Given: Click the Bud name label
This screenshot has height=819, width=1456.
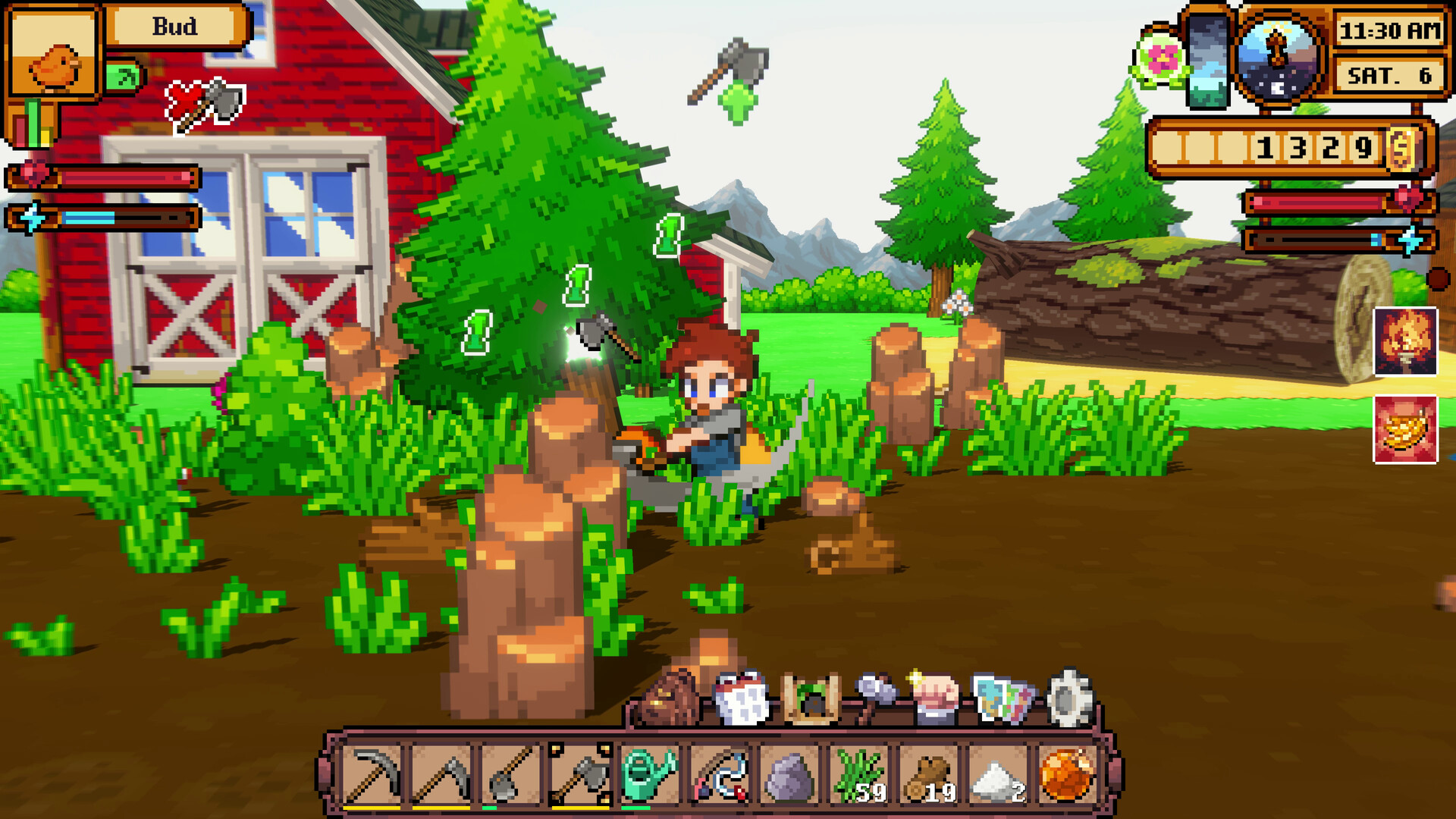Looking at the screenshot, I should coord(173,25).
